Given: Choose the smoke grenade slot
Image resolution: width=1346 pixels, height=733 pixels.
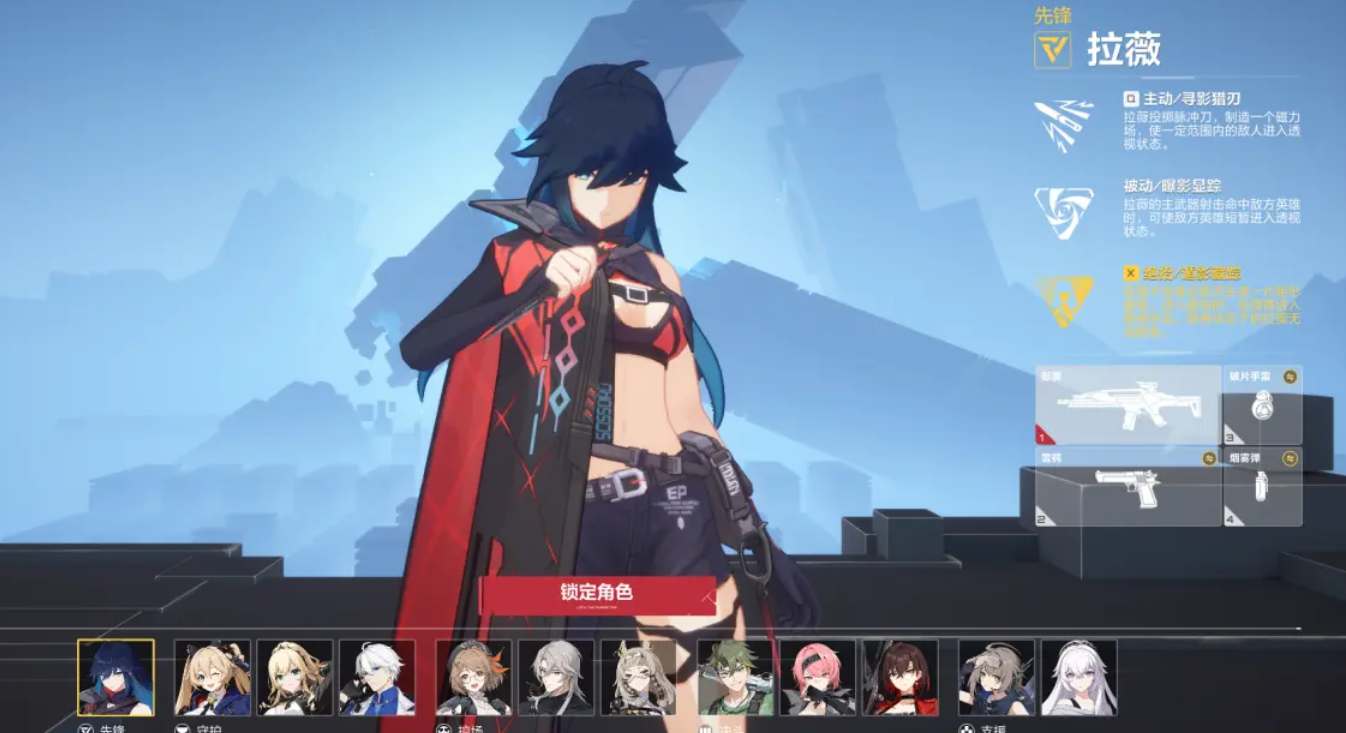Looking at the screenshot, I should click(1262, 490).
